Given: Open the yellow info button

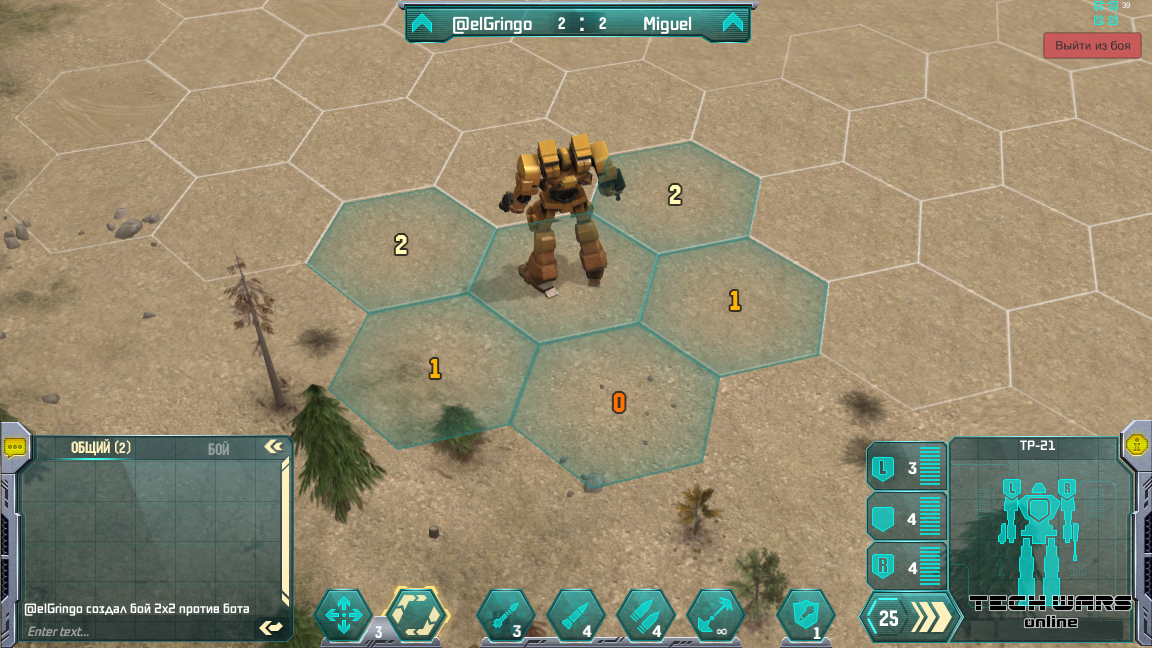Looking at the screenshot, I should (x=1136, y=445).
